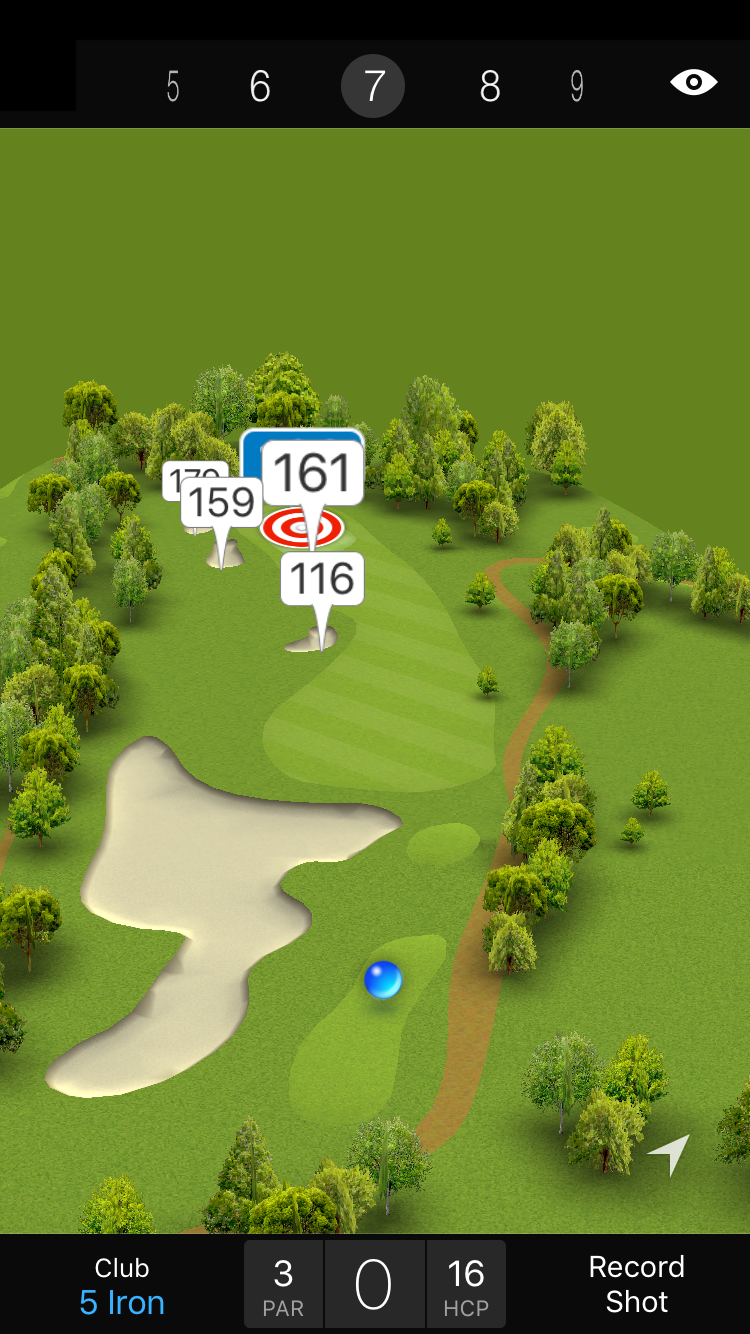This screenshot has width=750, height=1334.
Task: Center map with the location arrow
Action: pos(669,1154)
